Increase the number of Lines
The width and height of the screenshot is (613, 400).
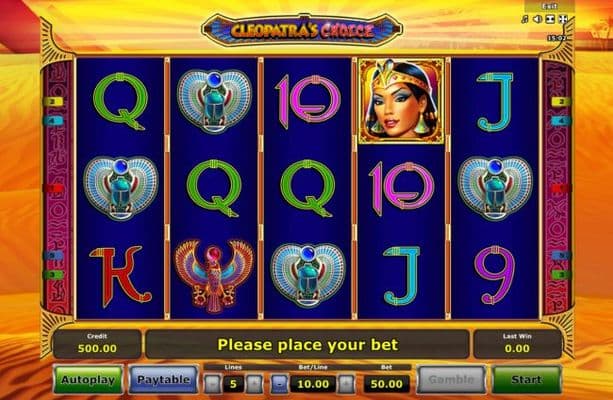[x=255, y=382]
